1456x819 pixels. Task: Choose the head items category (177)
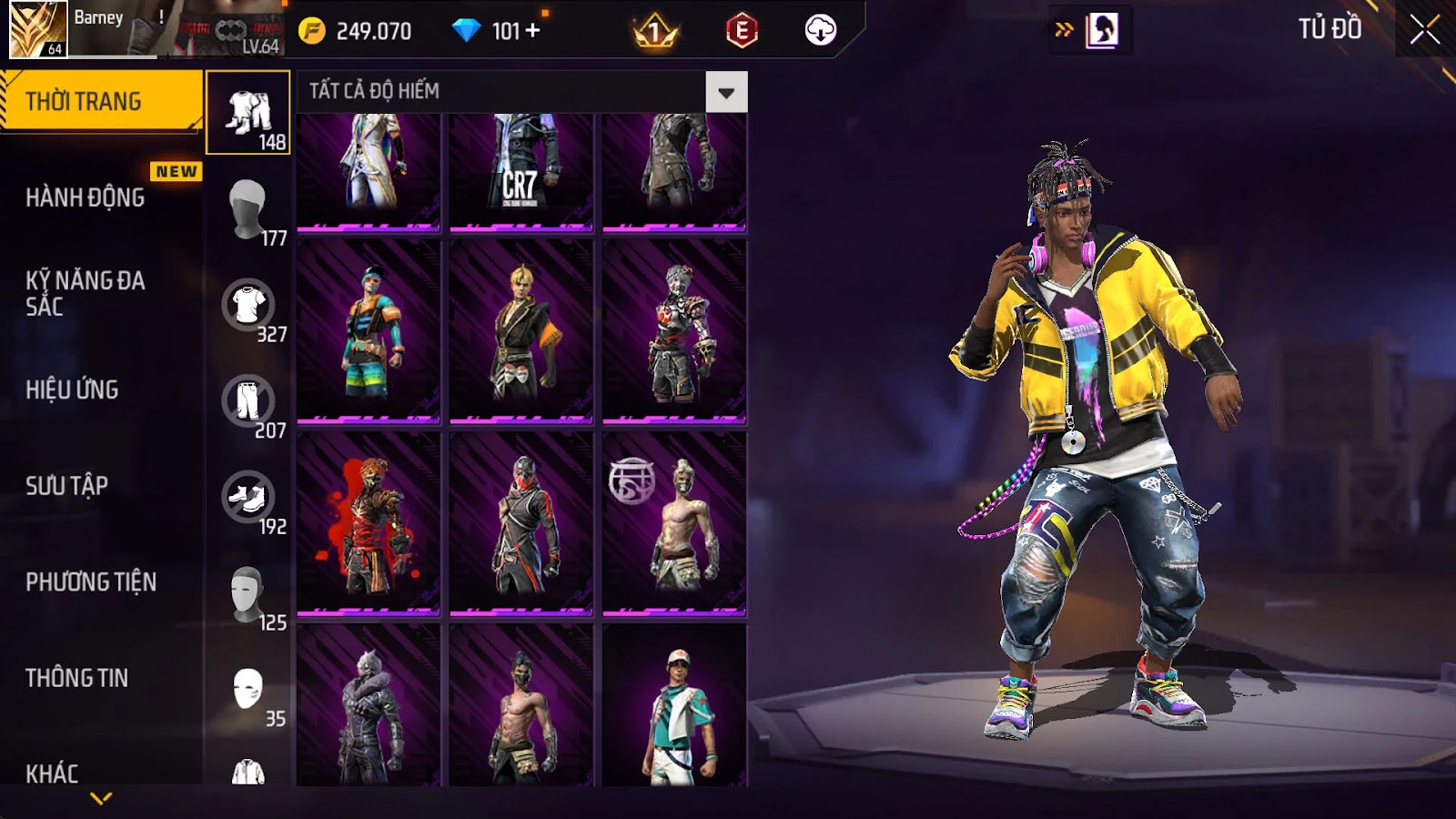point(248,209)
